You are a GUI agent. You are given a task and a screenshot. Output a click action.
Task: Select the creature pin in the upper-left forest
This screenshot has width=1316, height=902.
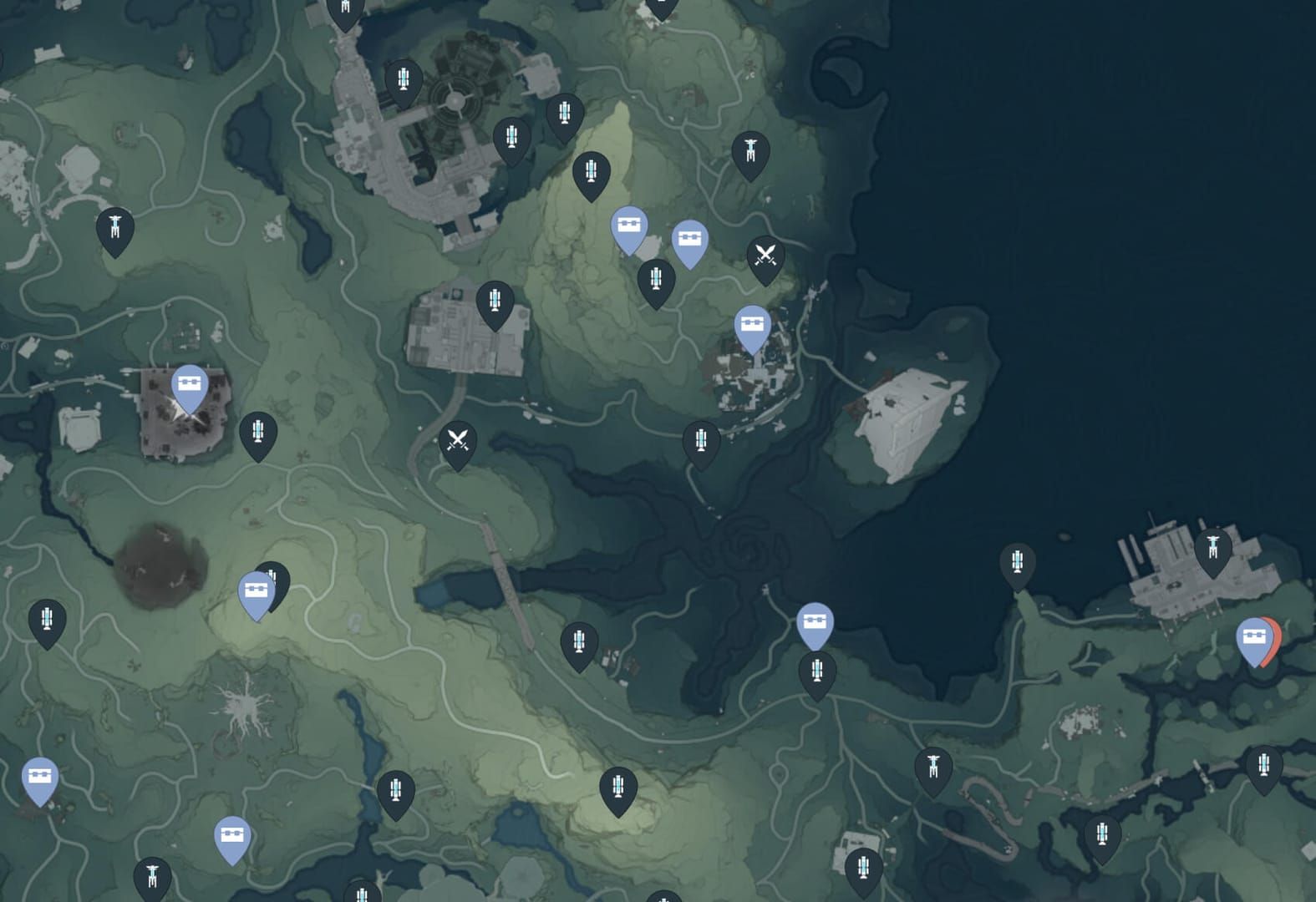point(114,225)
